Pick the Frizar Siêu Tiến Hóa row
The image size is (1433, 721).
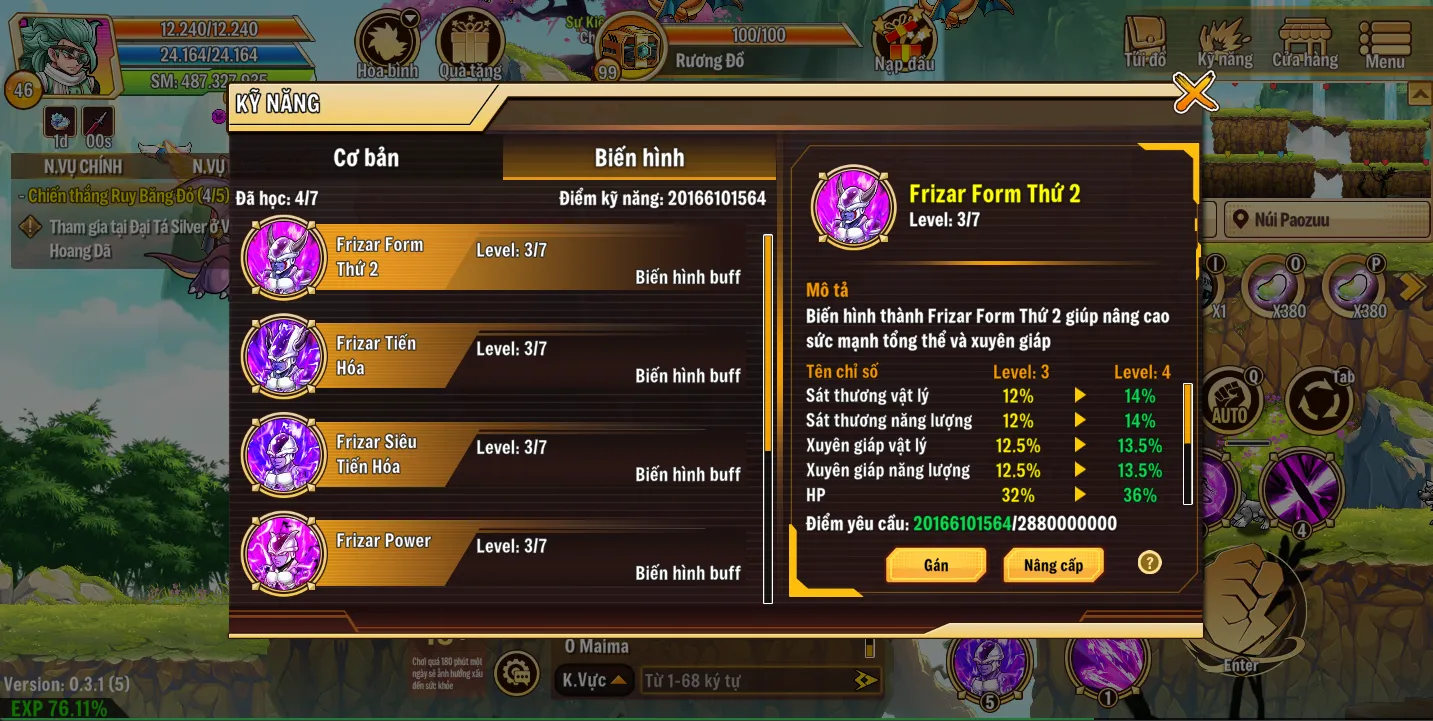click(x=500, y=455)
